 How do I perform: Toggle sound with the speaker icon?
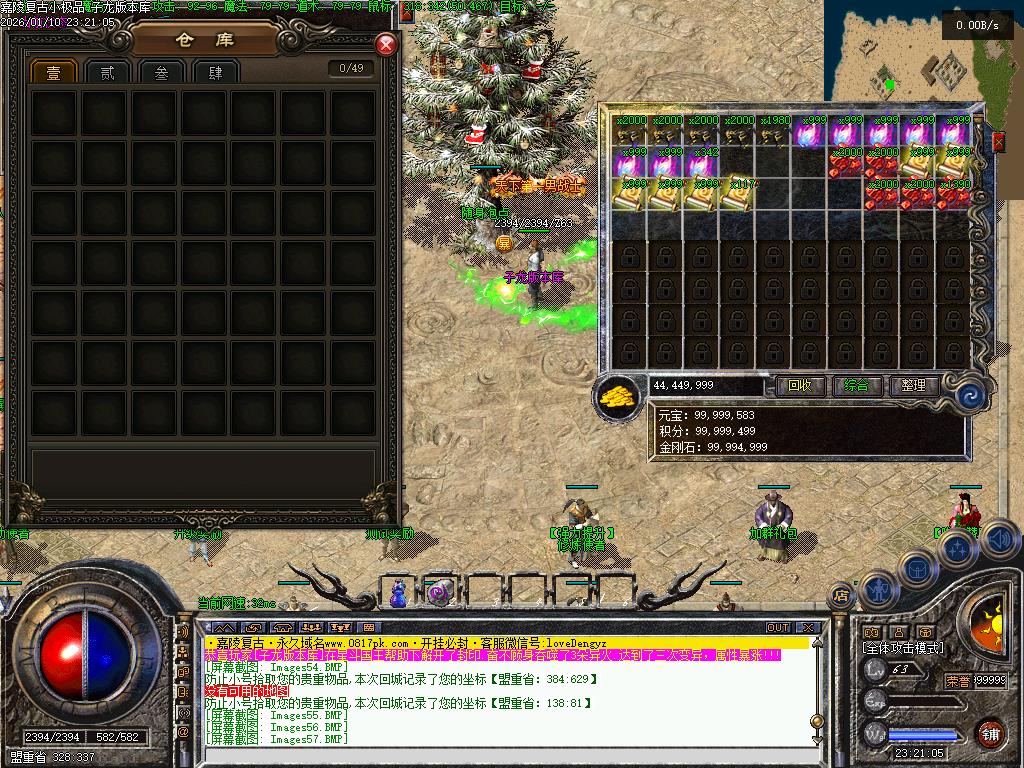(x=1001, y=540)
